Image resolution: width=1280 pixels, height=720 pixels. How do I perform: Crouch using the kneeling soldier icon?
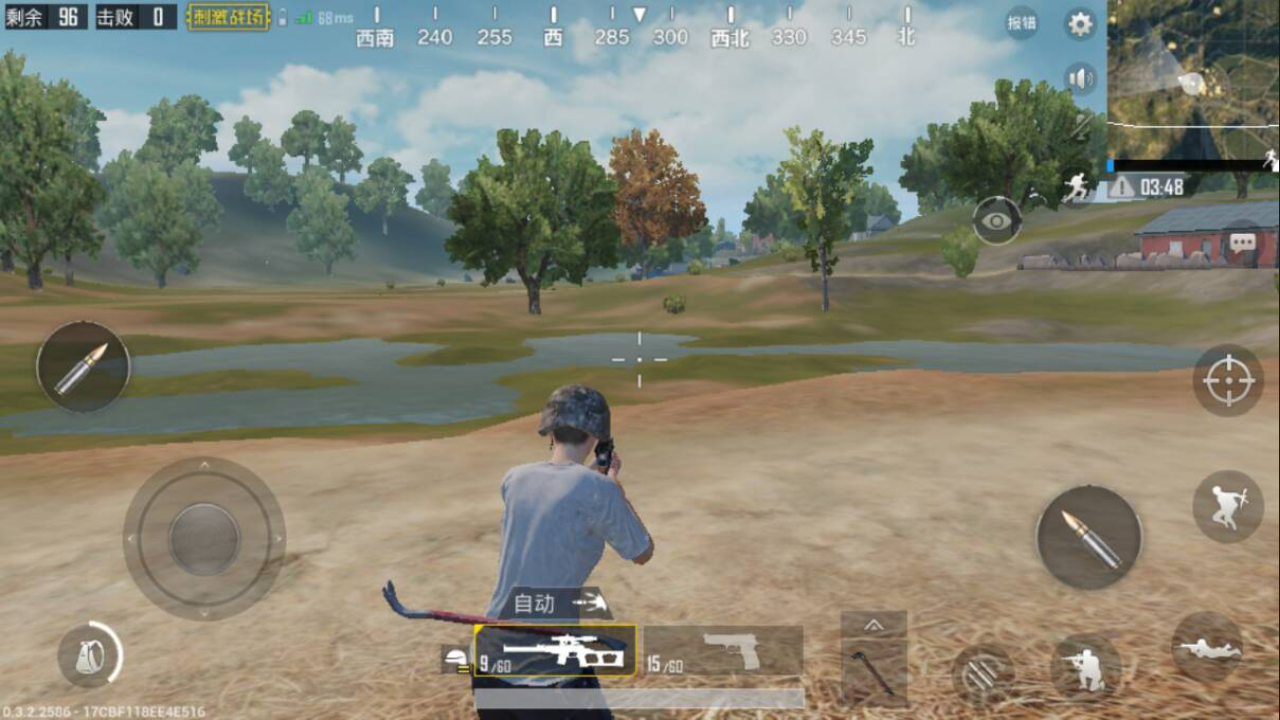pos(1085,666)
